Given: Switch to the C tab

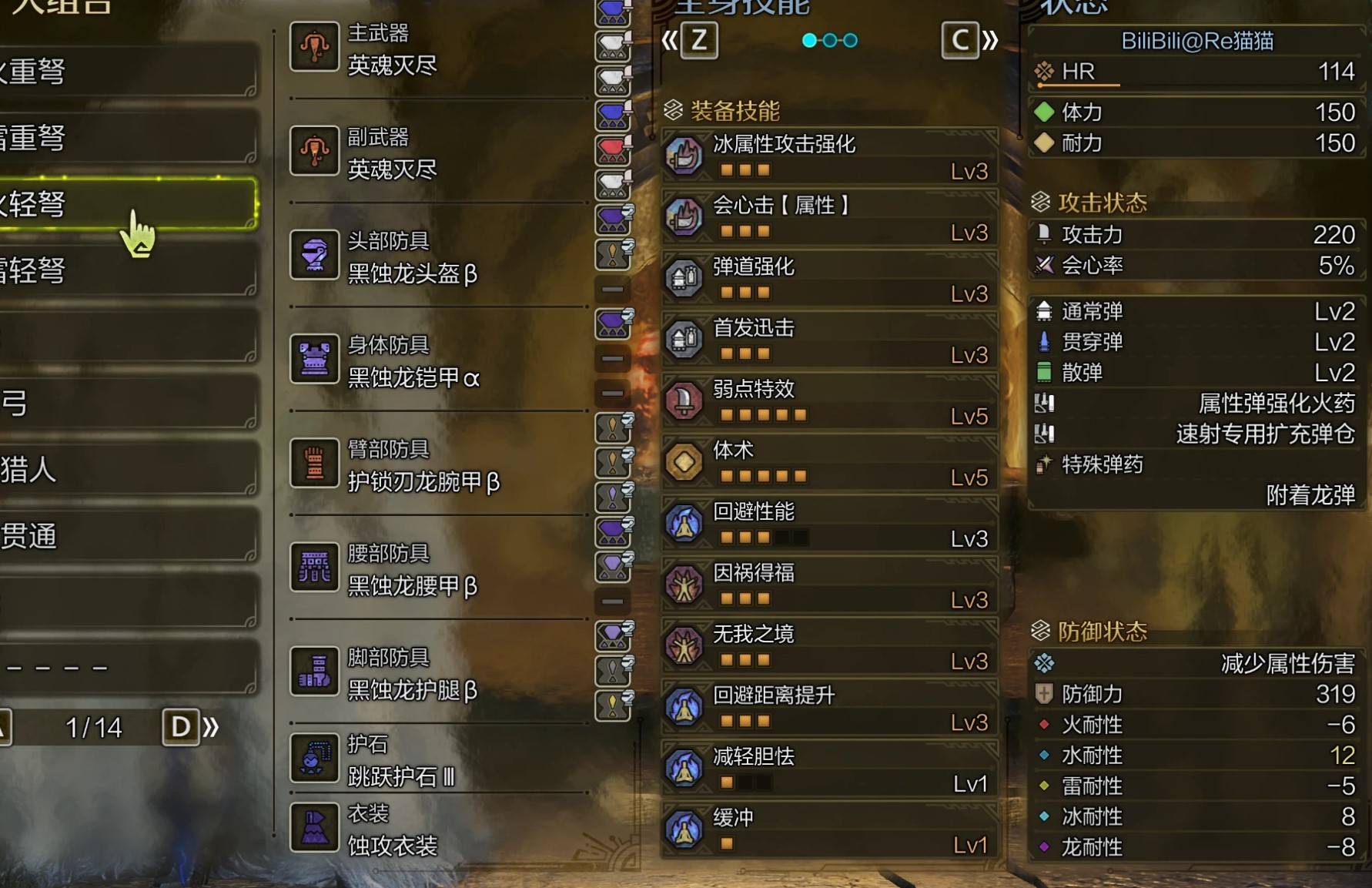Looking at the screenshot, I should (x=959, y=40).
